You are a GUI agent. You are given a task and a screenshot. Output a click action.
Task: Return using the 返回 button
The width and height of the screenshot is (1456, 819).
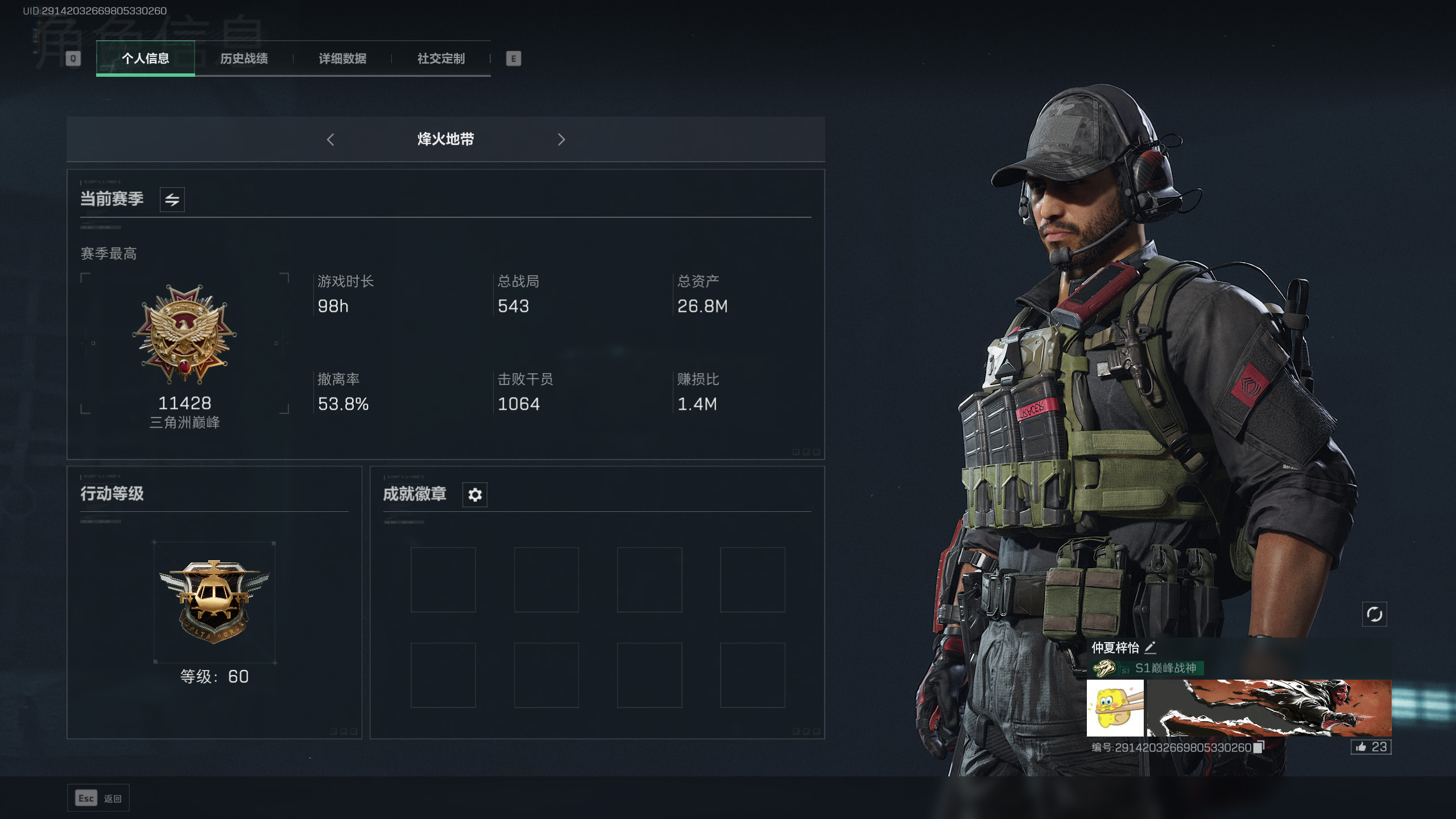click(x=98, y=798)
